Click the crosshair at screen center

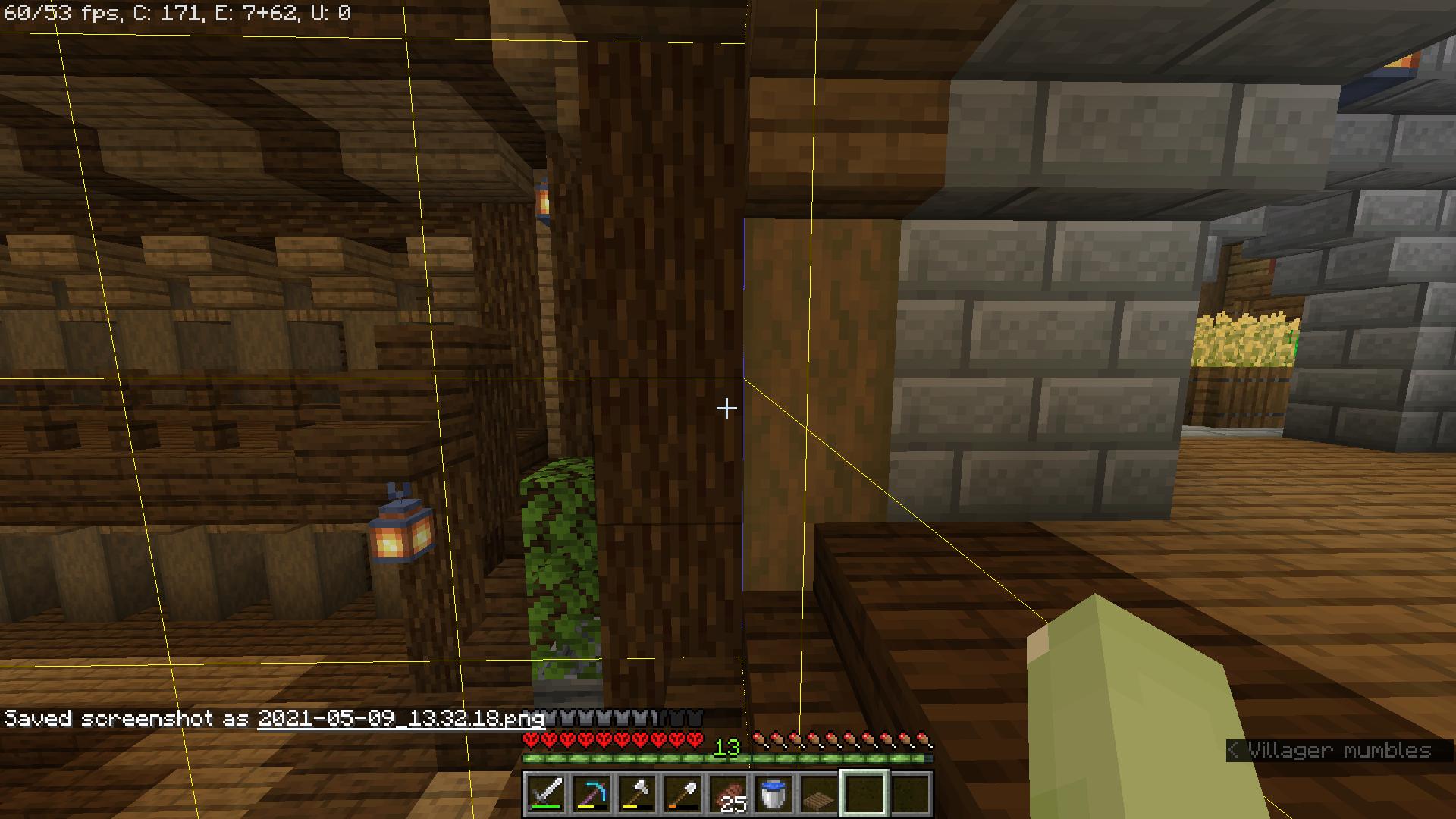click(x=727, y=408)
